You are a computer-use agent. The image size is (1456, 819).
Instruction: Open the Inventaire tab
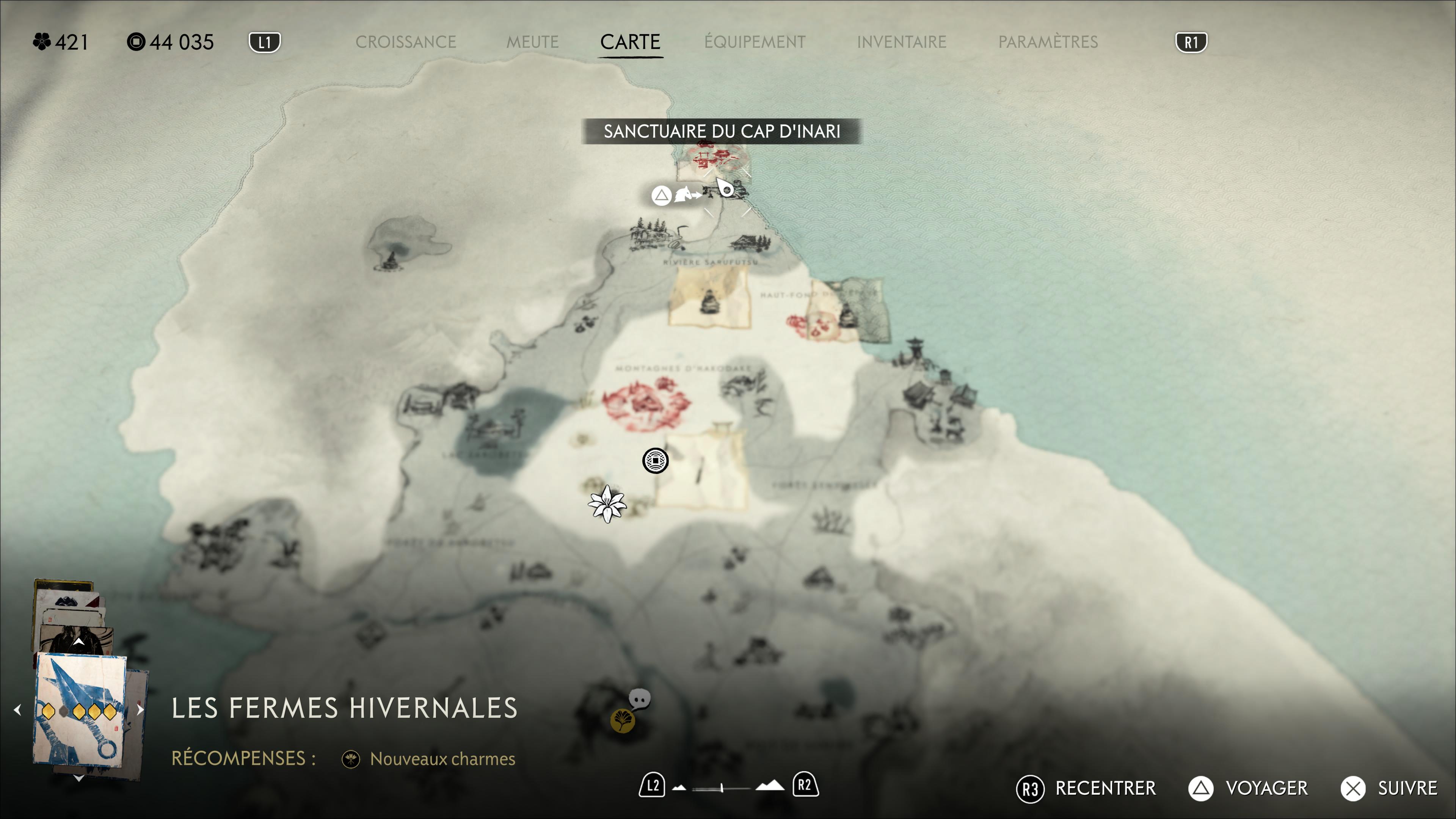[x=901, y=42]
